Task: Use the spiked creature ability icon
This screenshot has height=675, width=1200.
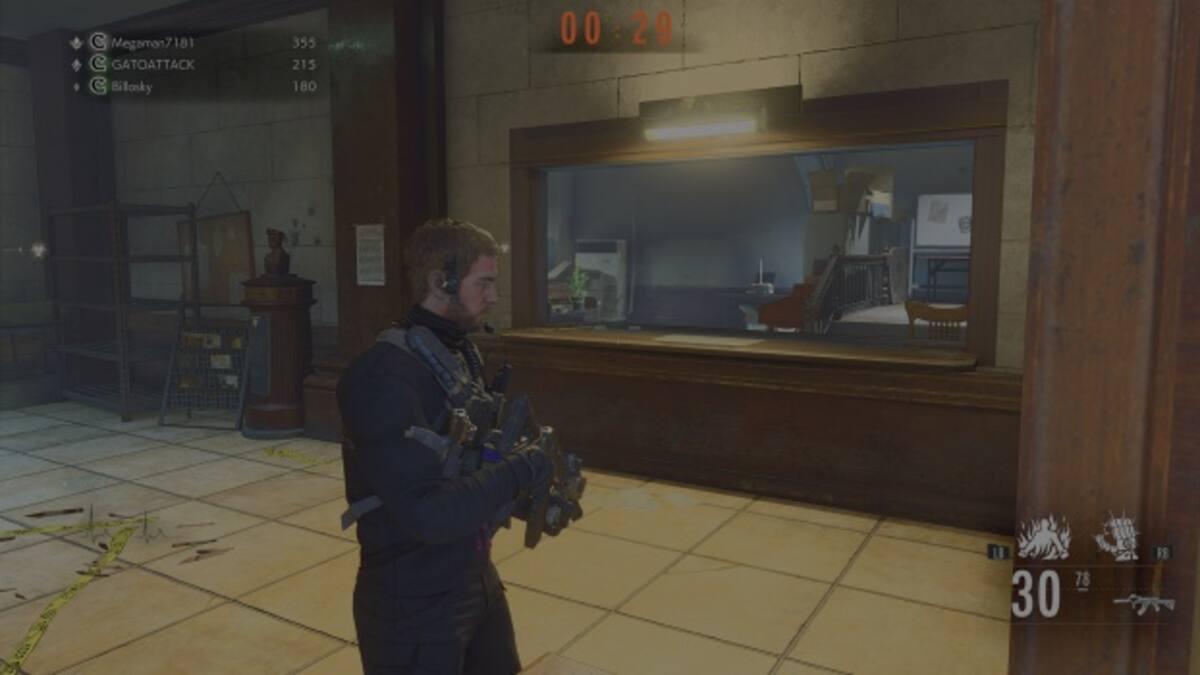Action: coord(1116,538)
